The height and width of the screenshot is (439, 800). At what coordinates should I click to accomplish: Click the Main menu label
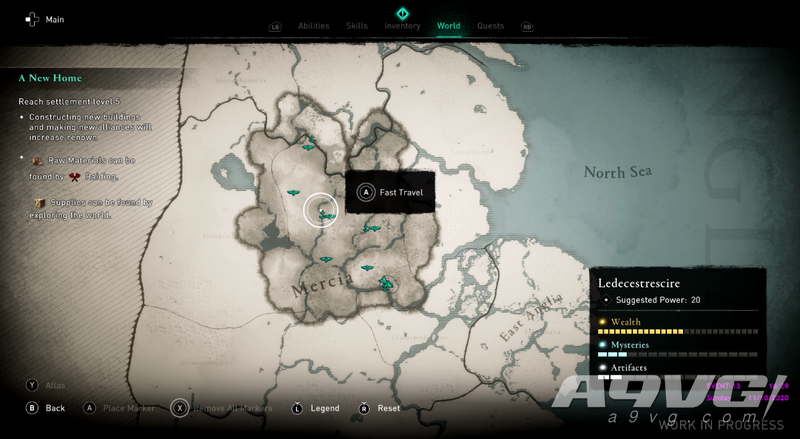pos(54,19)
